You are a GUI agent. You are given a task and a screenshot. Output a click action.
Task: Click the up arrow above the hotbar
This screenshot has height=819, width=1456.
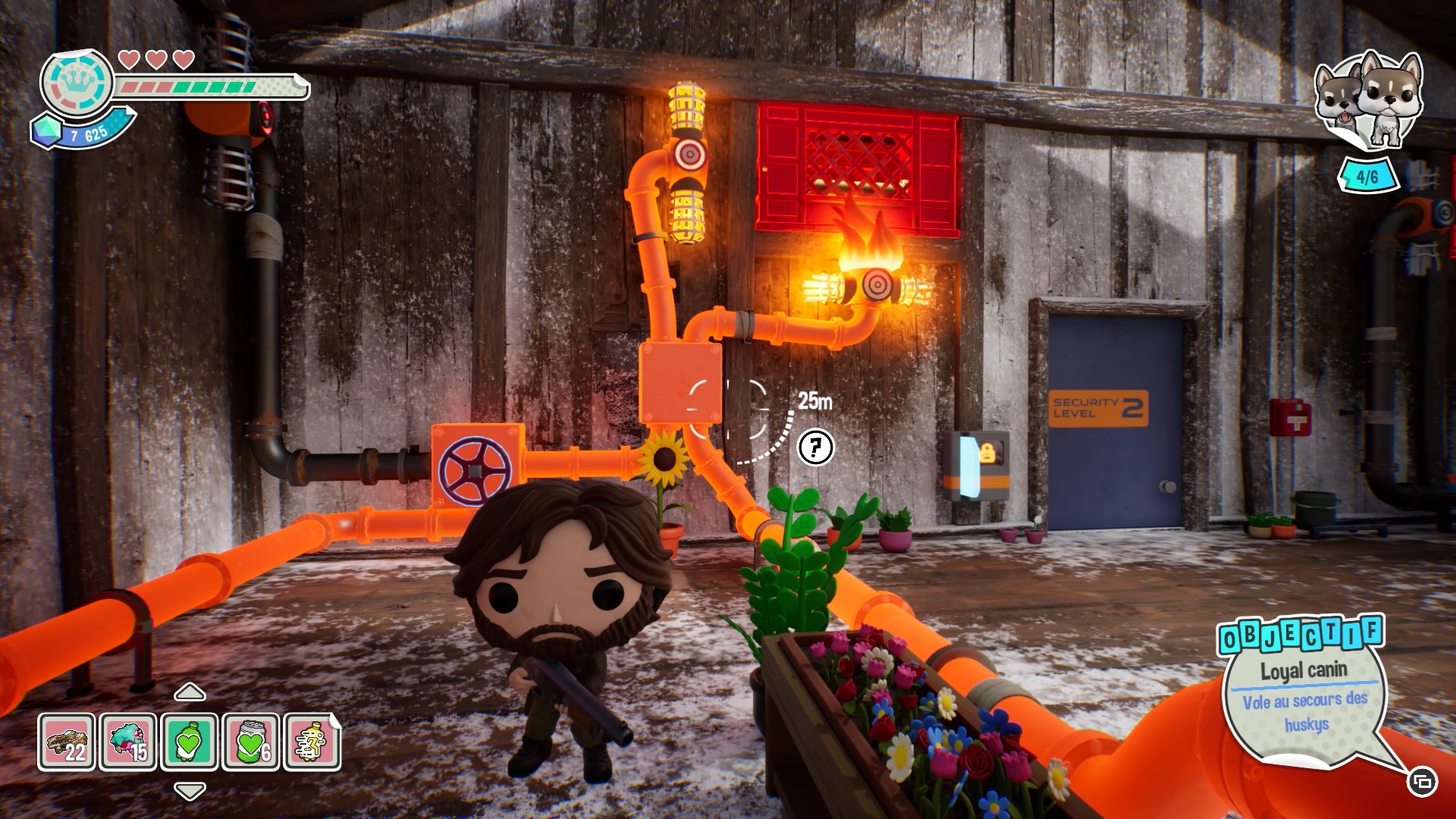190,692
